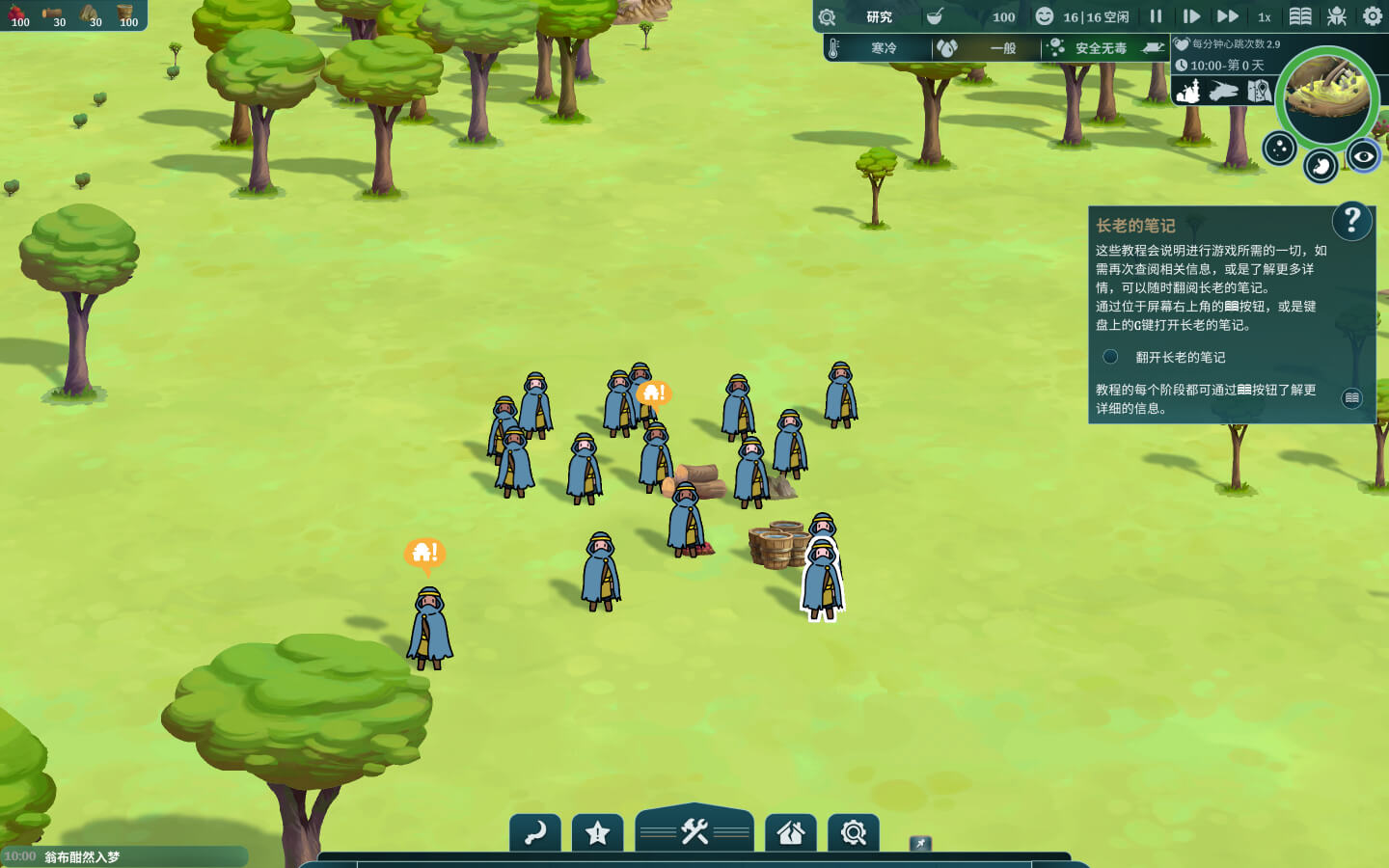The height and width of the screenshot is (868, 1389).
Task: Select the wandering creature portrait
Action: point(1327,96)
